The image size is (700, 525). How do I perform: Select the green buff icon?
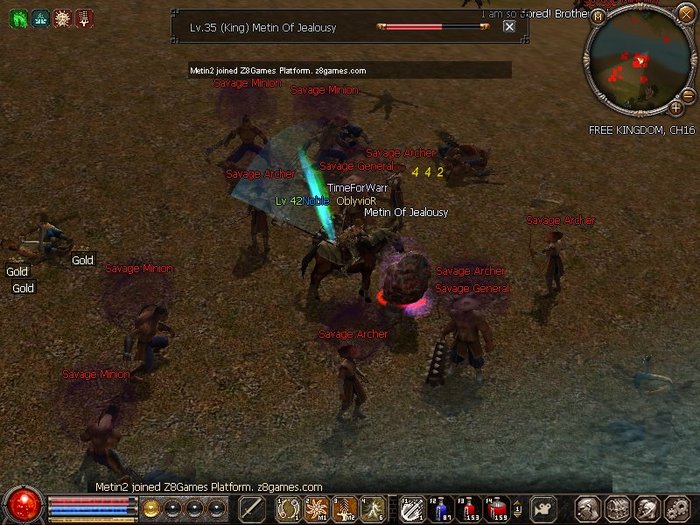click(x=18, y=18)
